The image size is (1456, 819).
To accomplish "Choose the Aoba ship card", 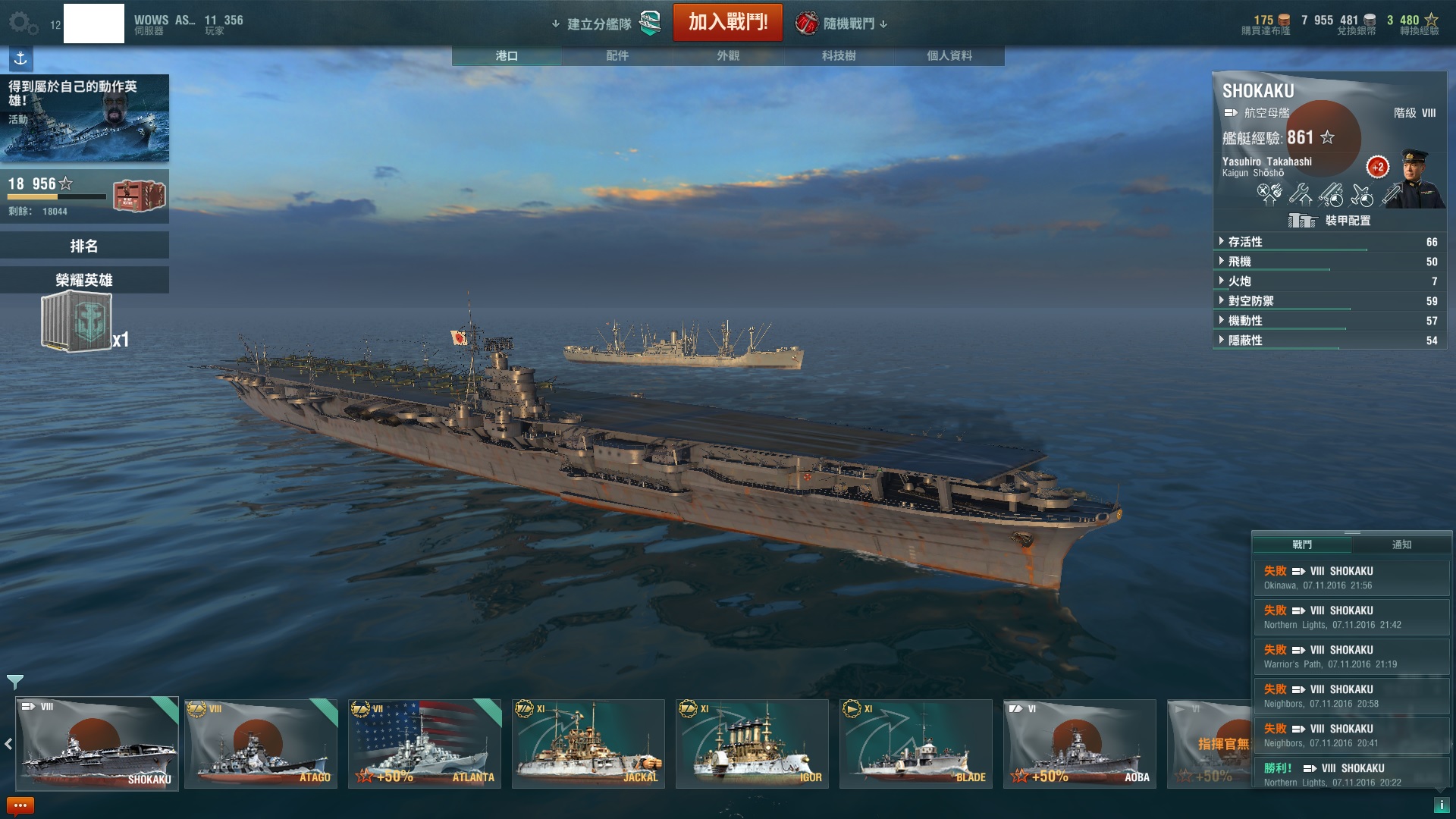I will (1080, 744).
